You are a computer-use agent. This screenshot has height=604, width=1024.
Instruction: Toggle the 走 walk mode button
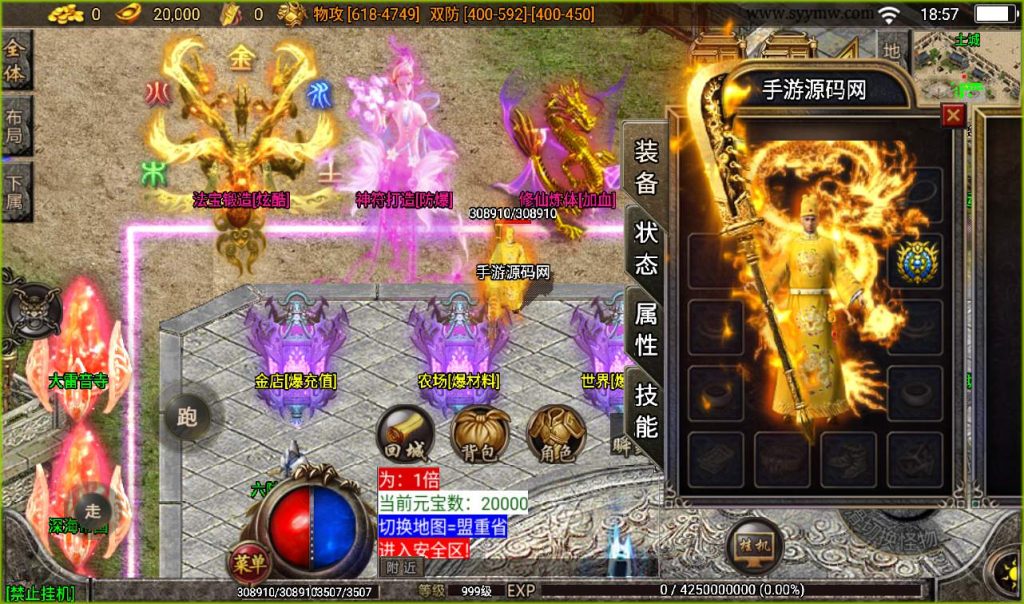pos(93,508)
